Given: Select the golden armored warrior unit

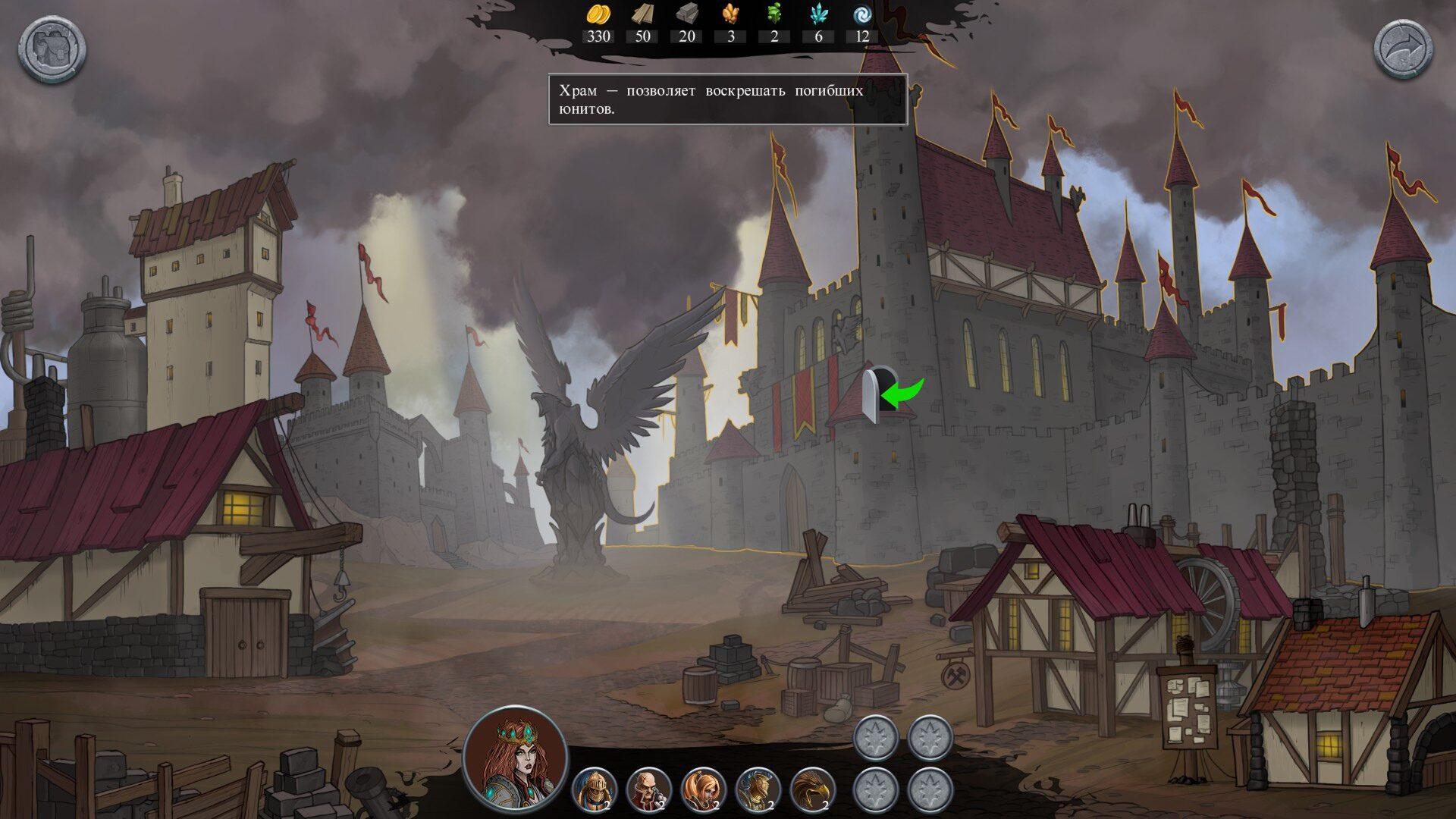Looking at the screenshot, I should [758, 789].
